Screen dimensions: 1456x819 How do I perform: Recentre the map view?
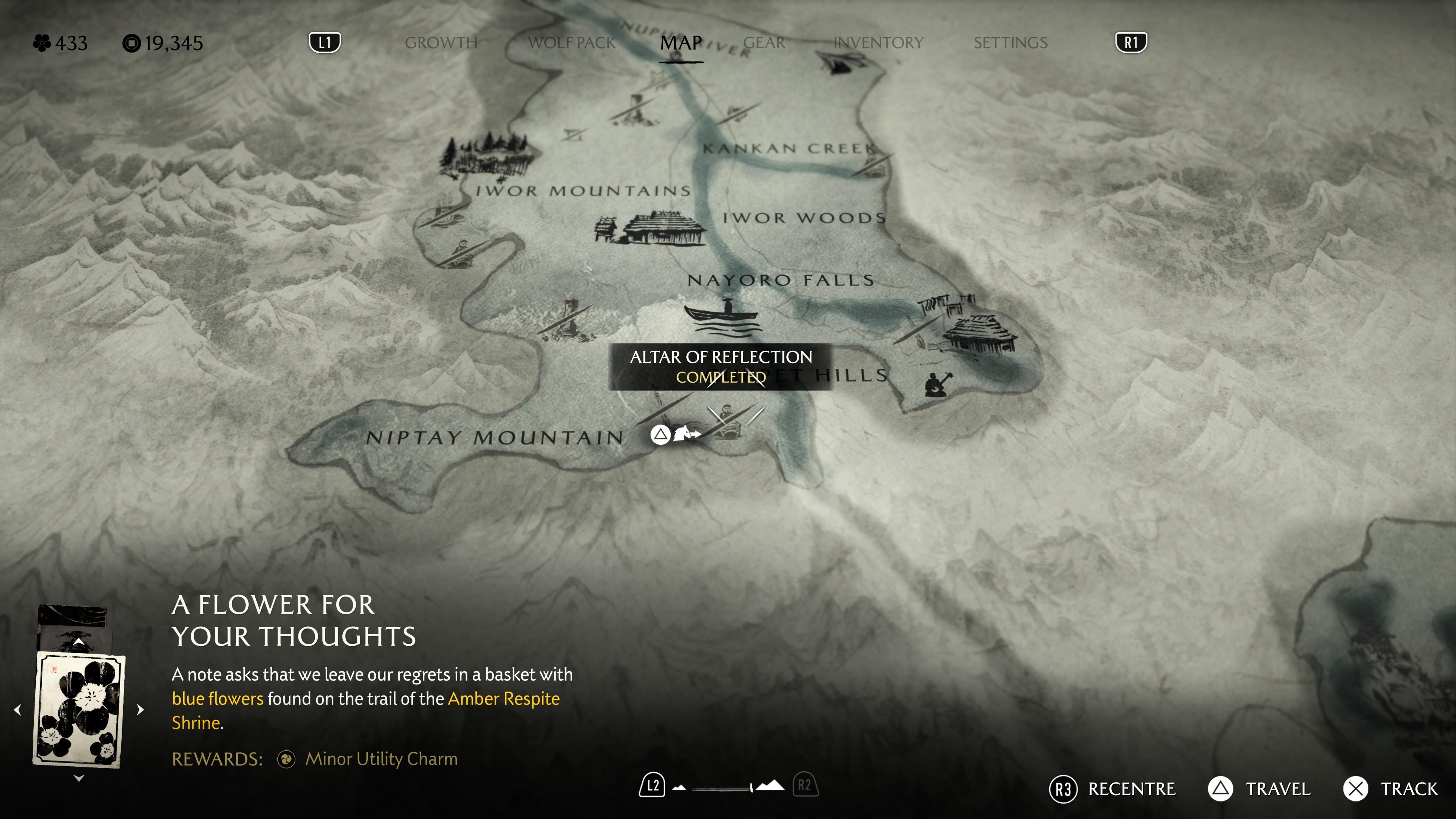pos(1112,789)
